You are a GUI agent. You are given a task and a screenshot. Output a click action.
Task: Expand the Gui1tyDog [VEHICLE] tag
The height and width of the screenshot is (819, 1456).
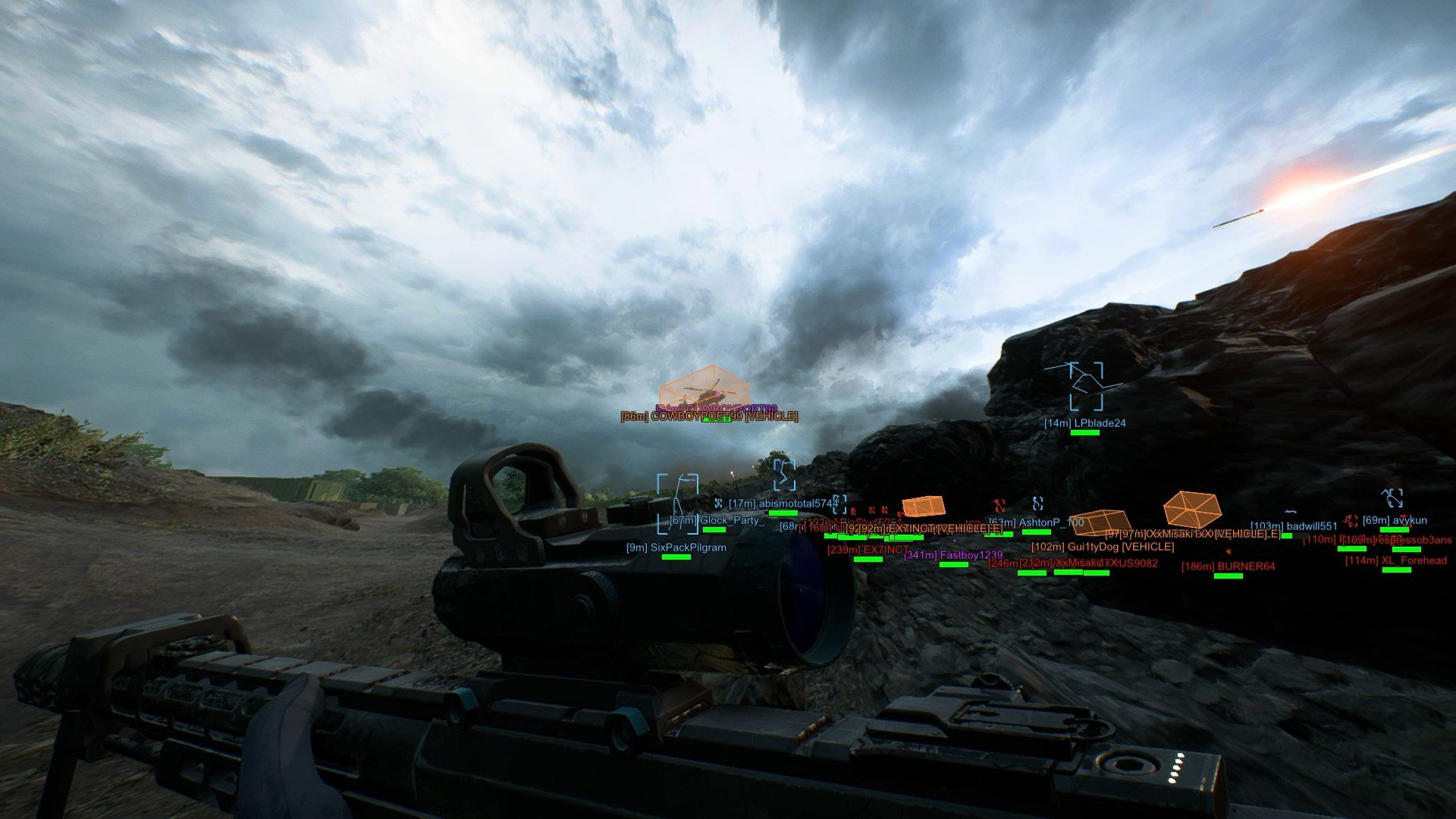1102,548
